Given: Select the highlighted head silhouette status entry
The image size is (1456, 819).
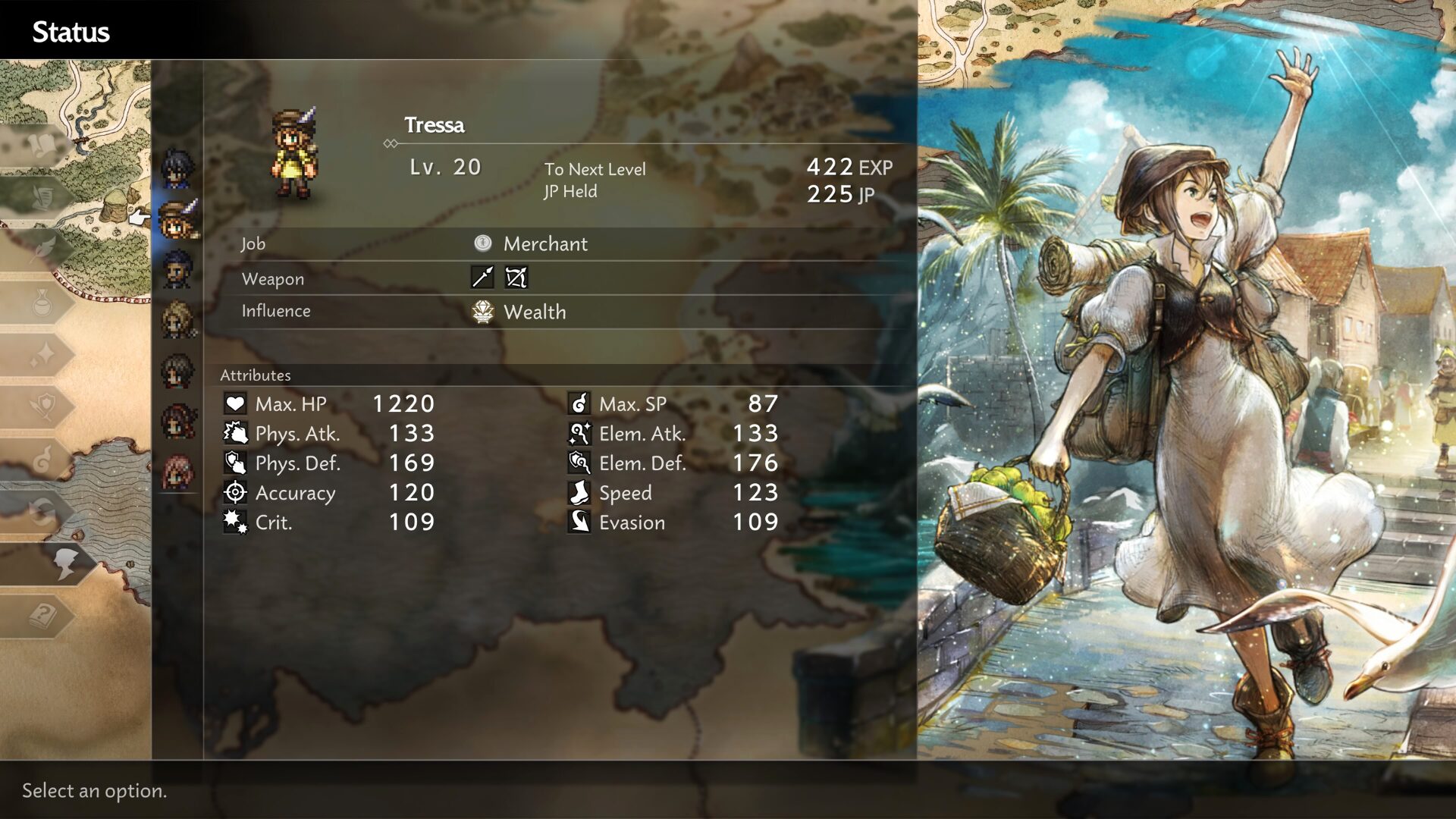Looking at the screenshot, I should pyautogui.click(x=64, y=563).
